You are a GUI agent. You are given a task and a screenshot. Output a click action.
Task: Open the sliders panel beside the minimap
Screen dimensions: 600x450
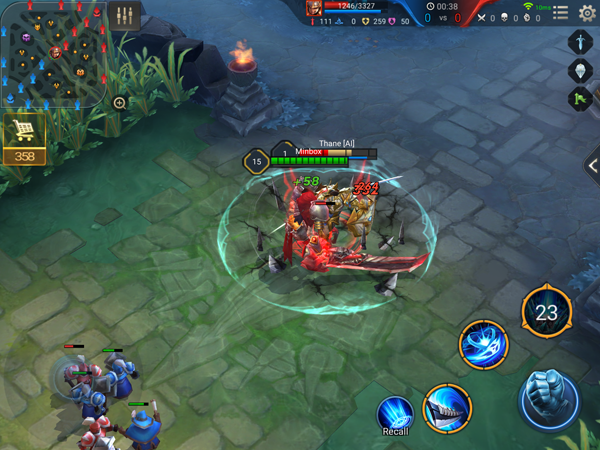click(125, 17)
